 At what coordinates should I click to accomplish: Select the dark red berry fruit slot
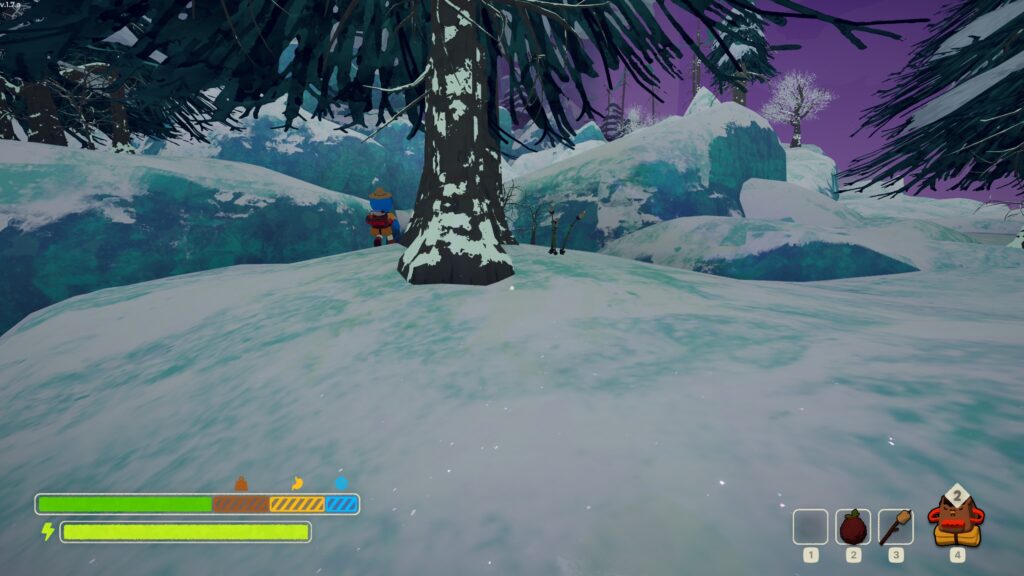click(x=853, y=526)
